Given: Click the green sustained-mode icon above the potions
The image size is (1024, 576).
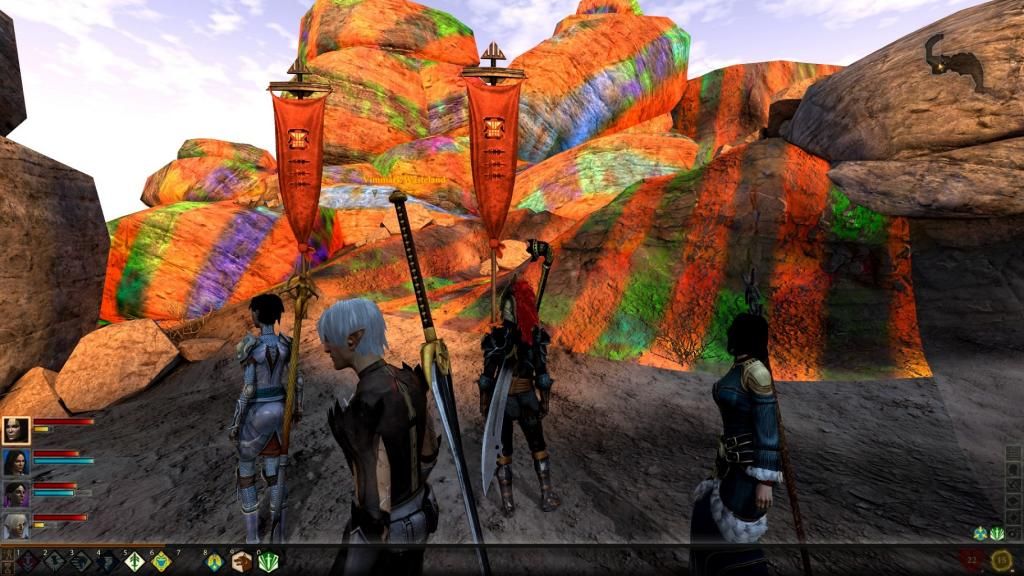Looking at the screenshot, I should (996, 534).
